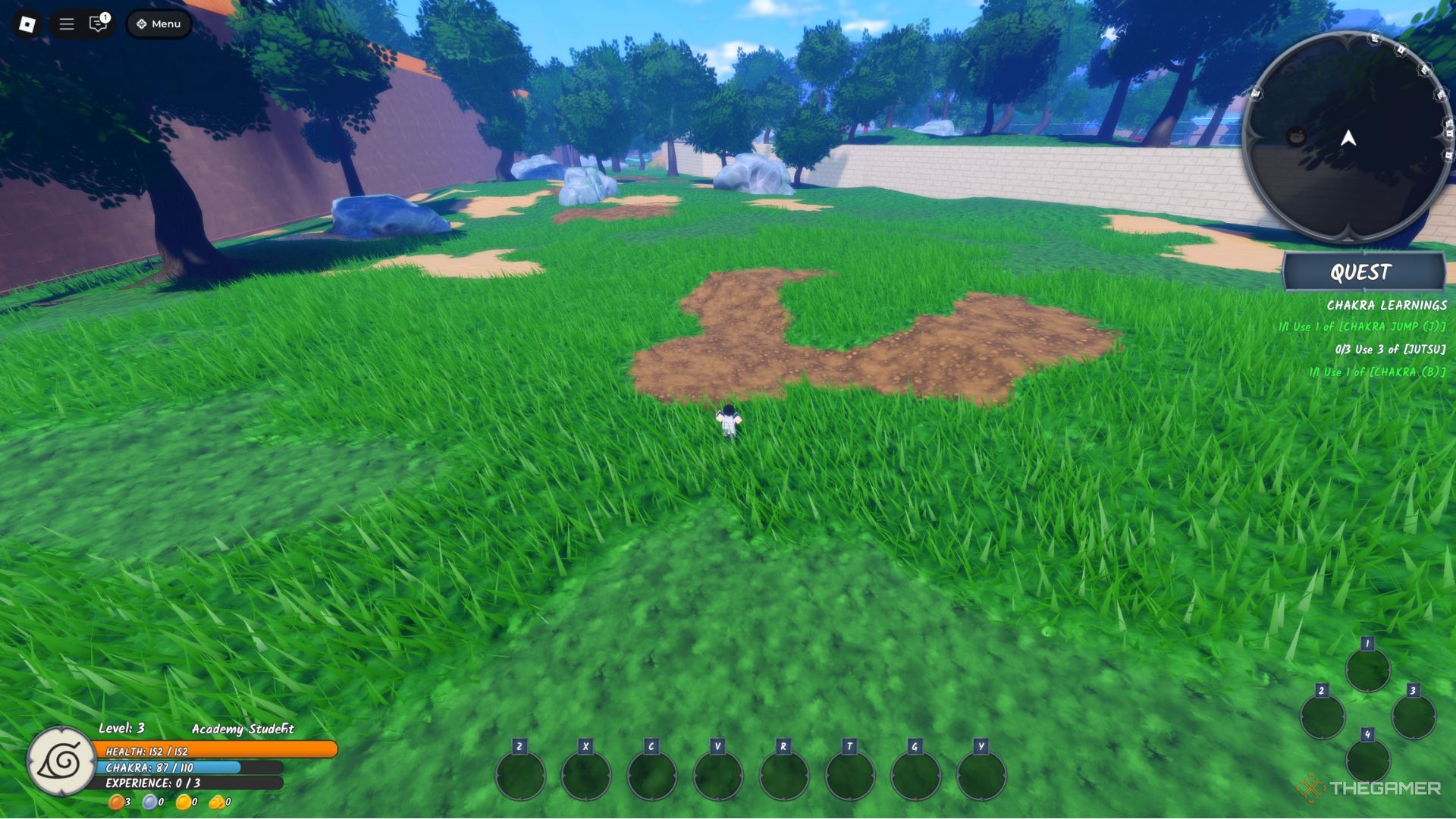The image size is (1456, 819).
Task: Click the Leaf village emblem portrait
Action: point(61,761)
